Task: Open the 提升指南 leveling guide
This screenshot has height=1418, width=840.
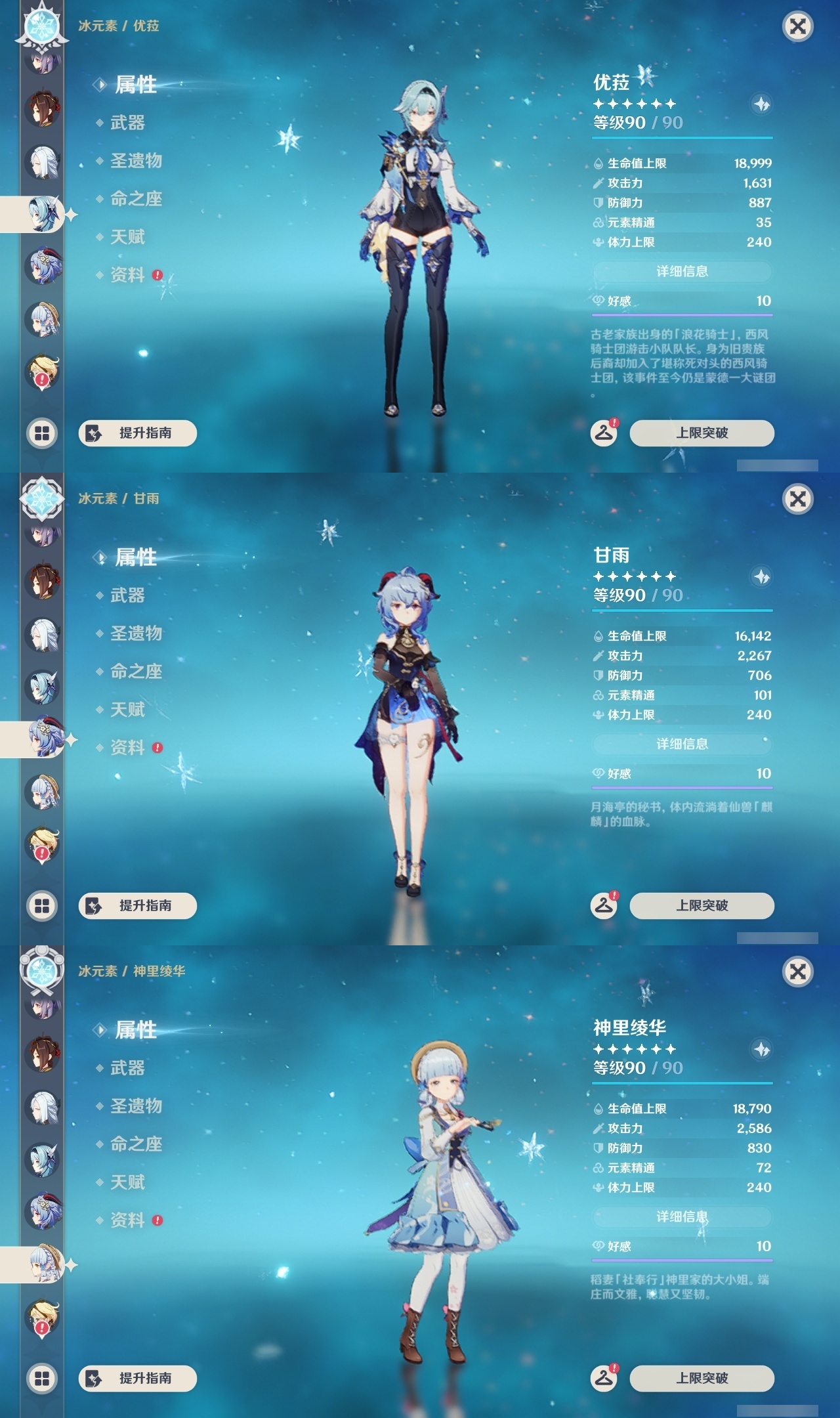Action: pyautogui.click(x=139, y=433)
